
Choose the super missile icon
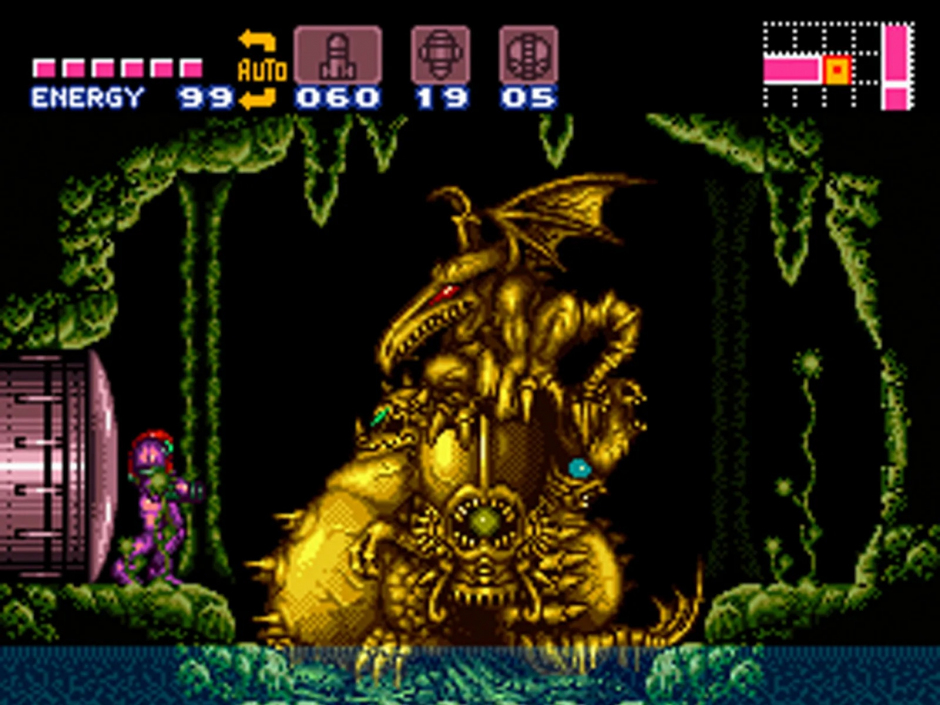(441, 55)
